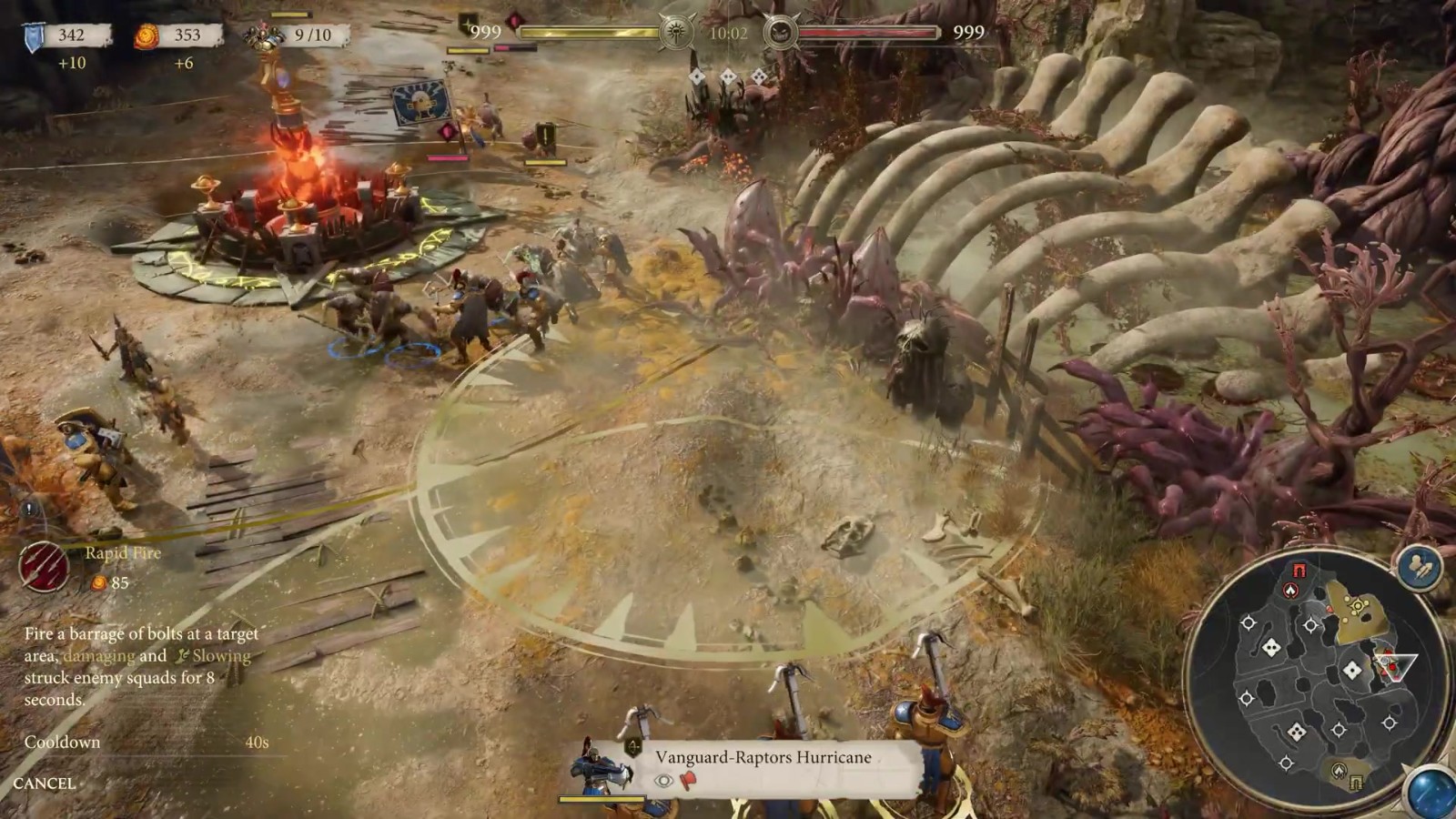Click the red horn icon on the unit card
Image resolution: width=1456 pixels, height=819 pixels.
[688, 780]
